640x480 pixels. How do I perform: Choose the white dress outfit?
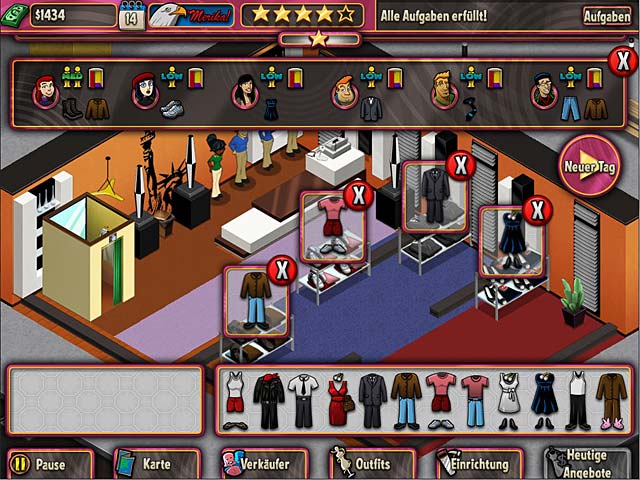click(x=508, y=400)
